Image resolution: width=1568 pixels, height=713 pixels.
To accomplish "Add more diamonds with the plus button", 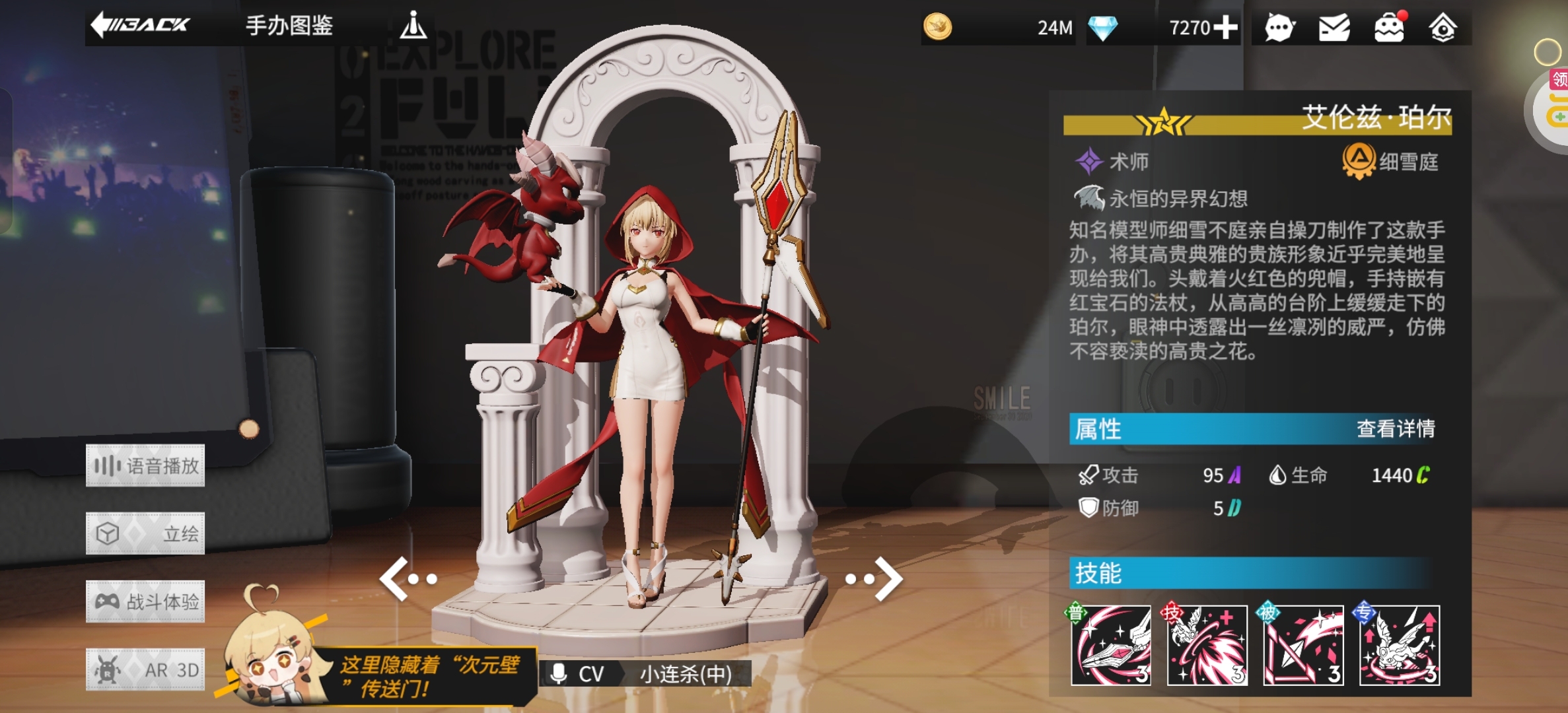I will click(x=1225, y=28).
